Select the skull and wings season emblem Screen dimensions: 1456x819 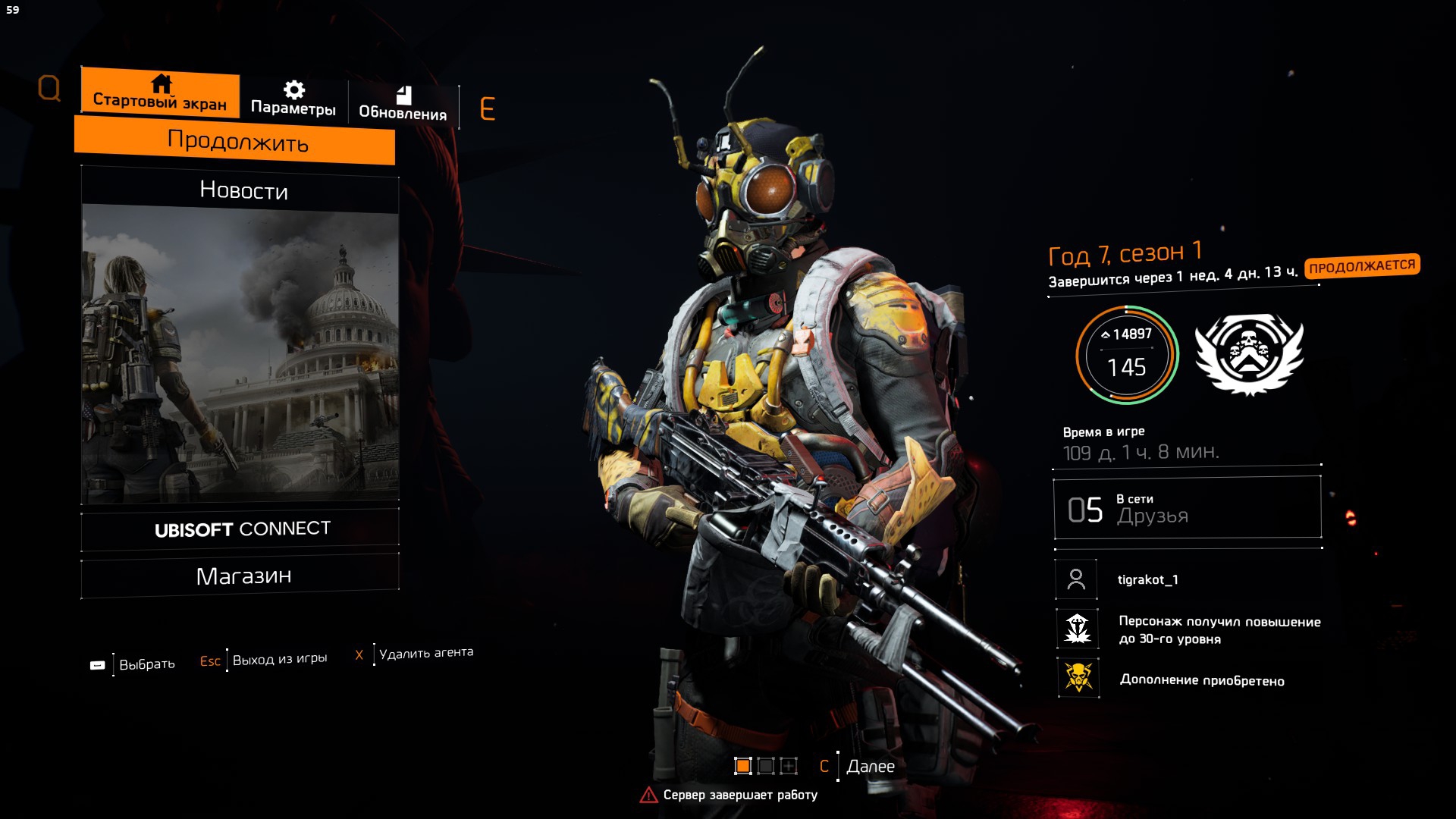pos(1249,354)
